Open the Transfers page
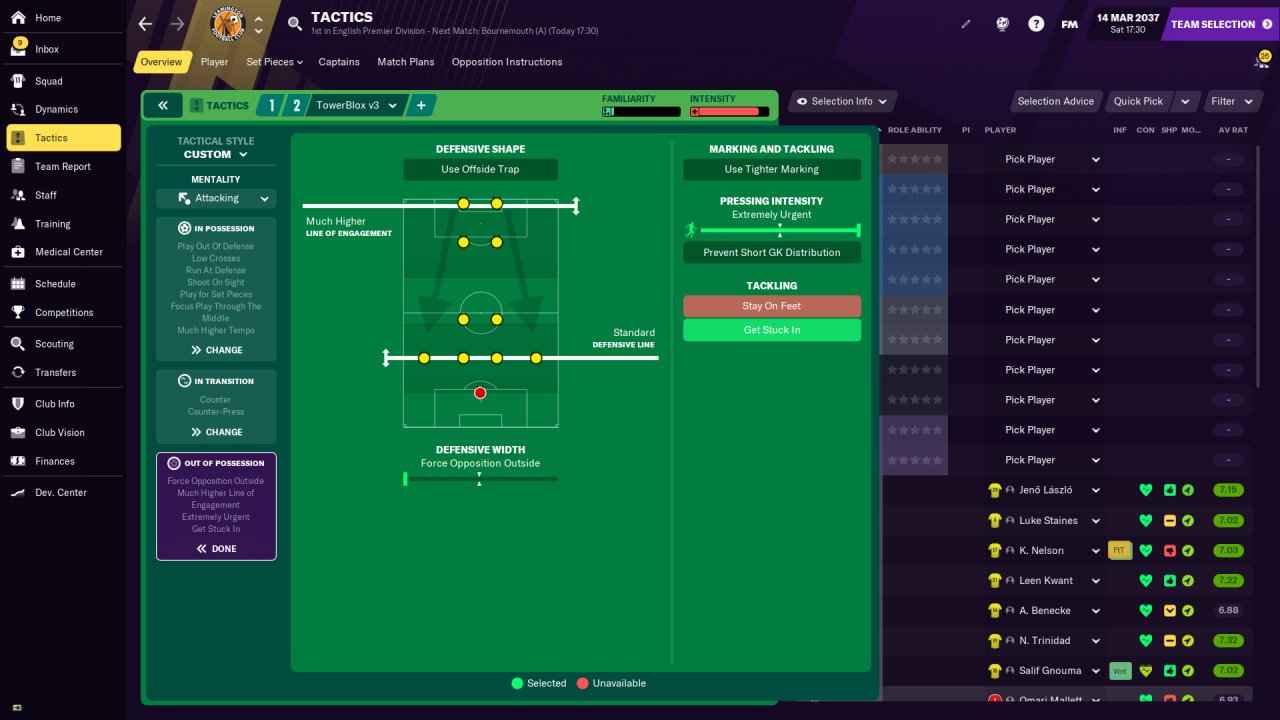Viewport: 1280px width, 720px height. [55, 372]
